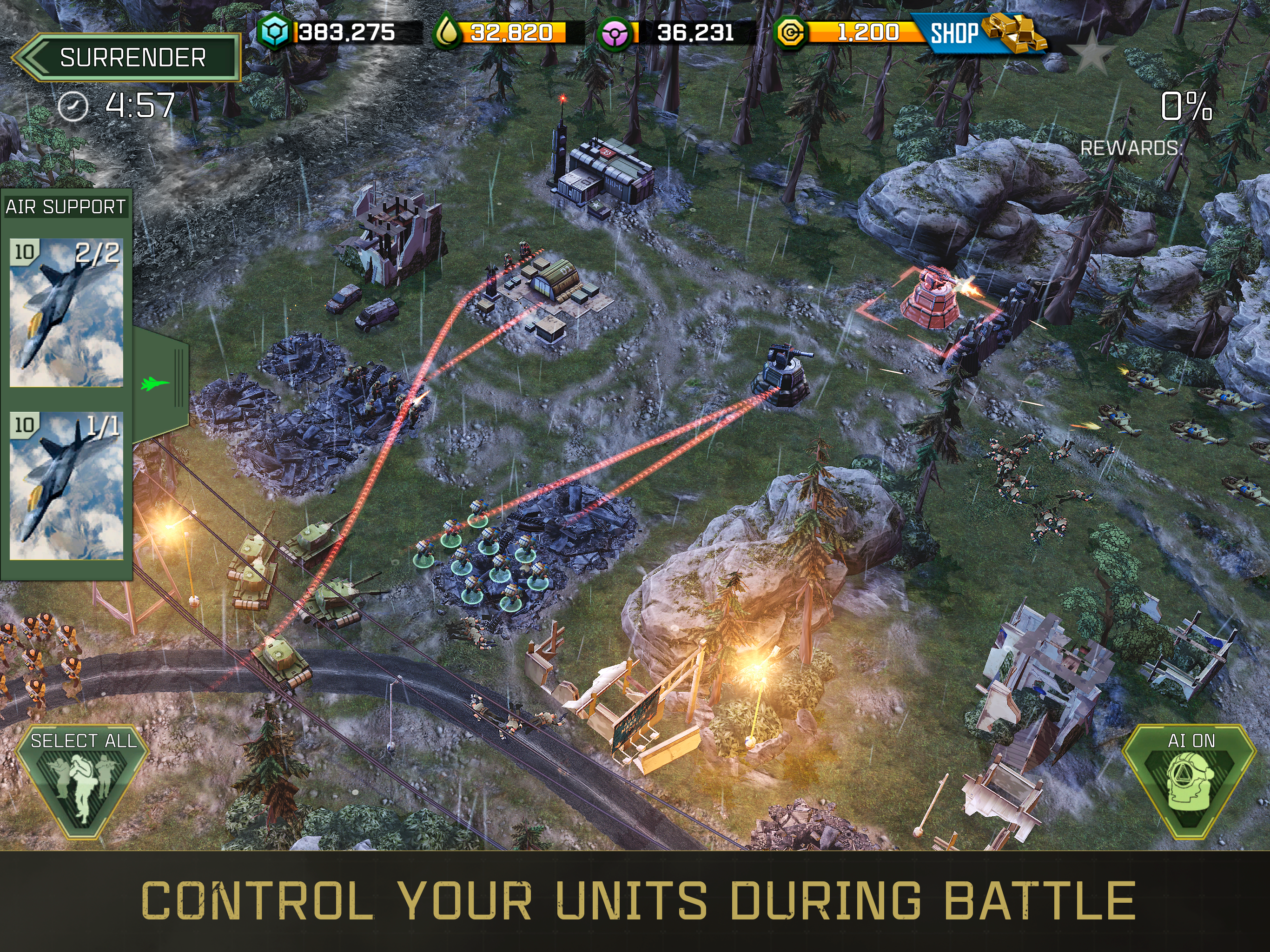Select the 1/1 jet air support card
1270x952 pixels.
(66, 486)
